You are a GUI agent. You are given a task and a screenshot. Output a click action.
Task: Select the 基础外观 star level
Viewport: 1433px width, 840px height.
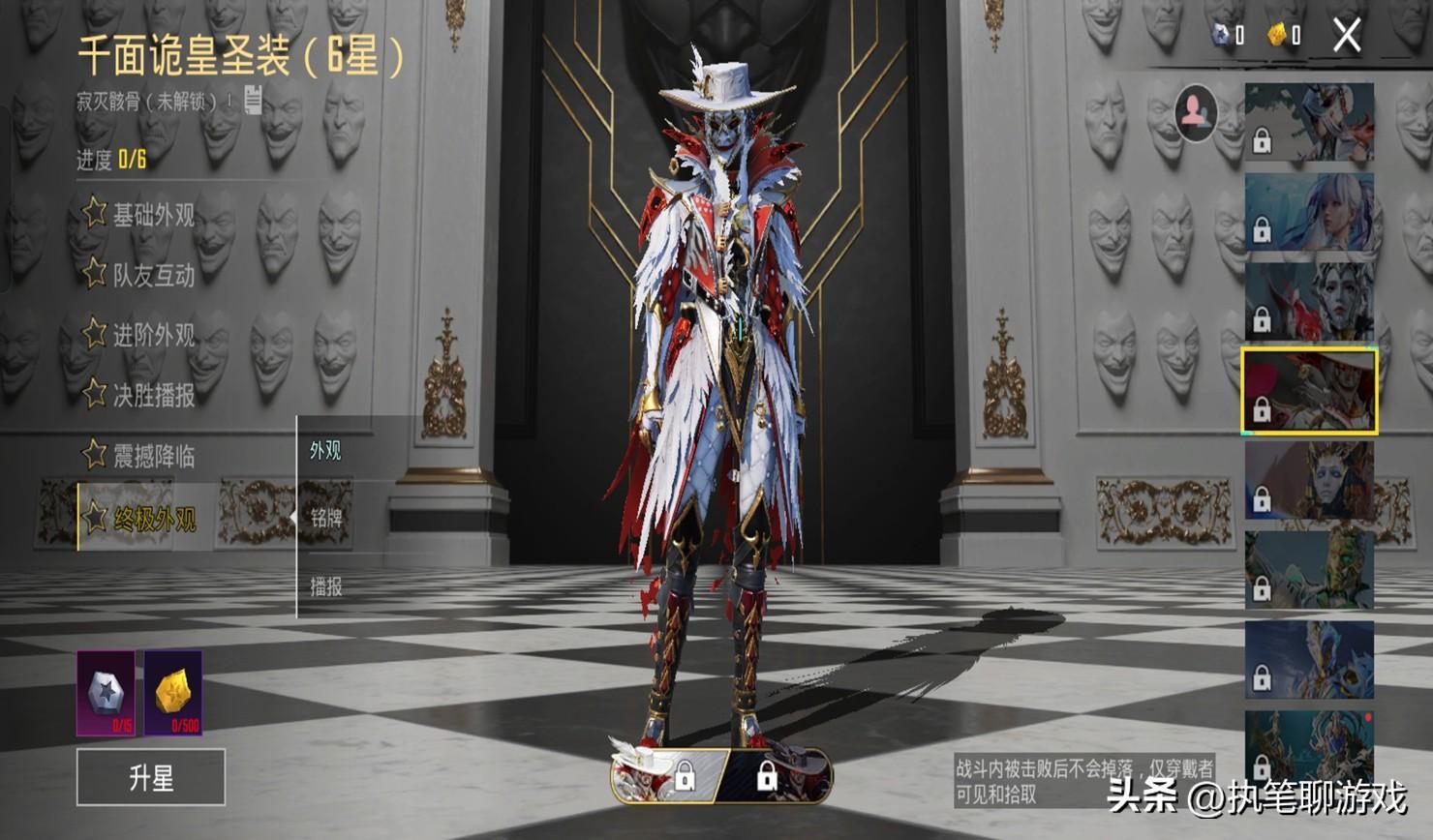140,214
